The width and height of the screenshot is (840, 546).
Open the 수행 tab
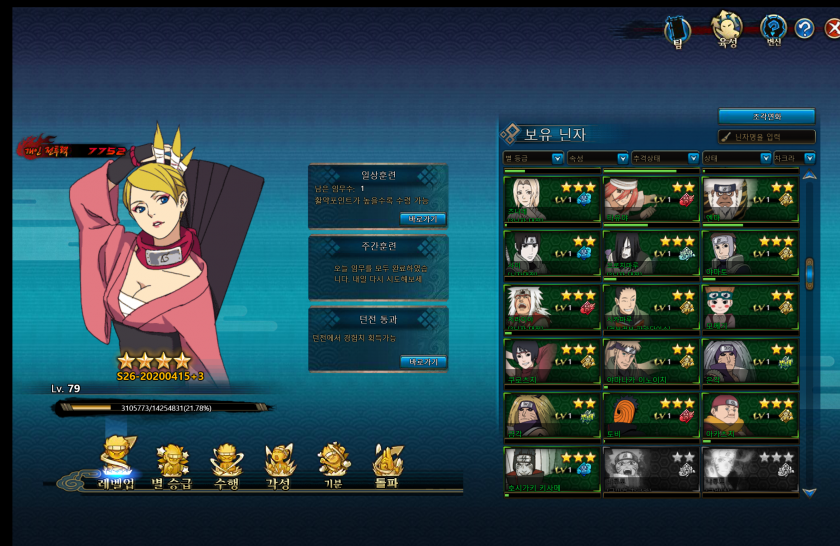tap(226, 466)
